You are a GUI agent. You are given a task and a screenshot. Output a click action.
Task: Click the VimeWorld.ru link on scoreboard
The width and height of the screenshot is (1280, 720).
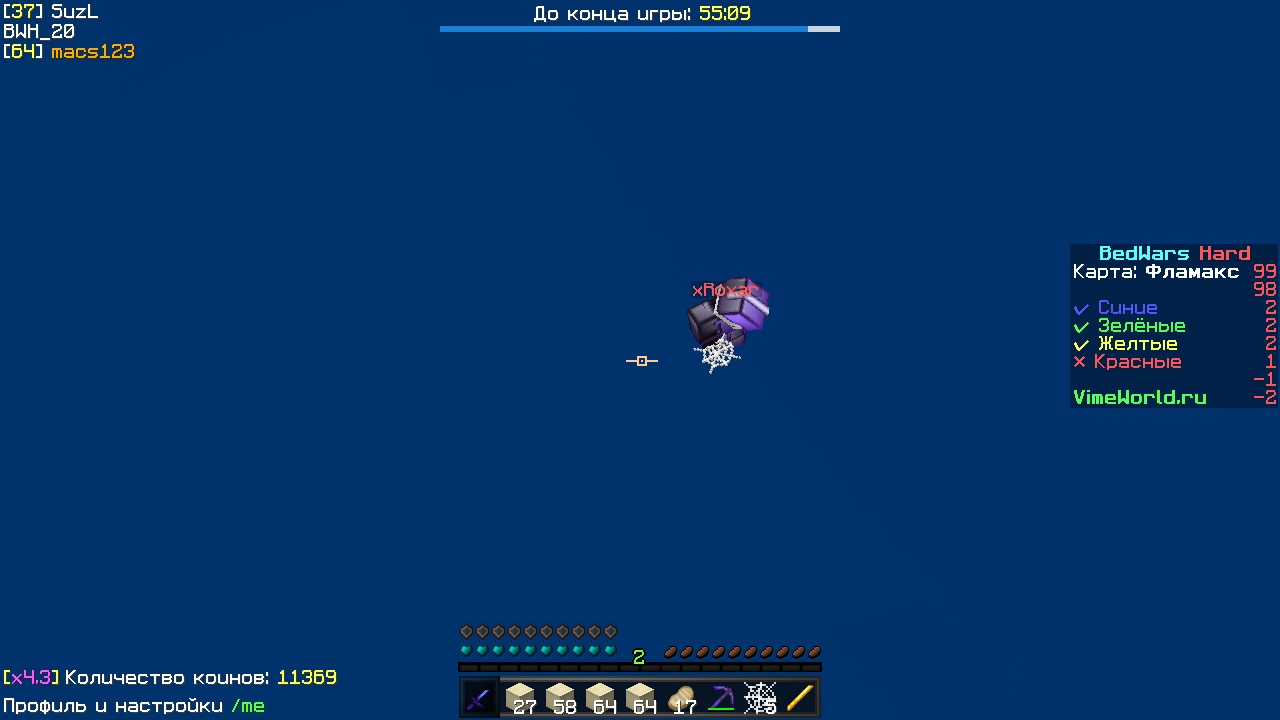1139,397
